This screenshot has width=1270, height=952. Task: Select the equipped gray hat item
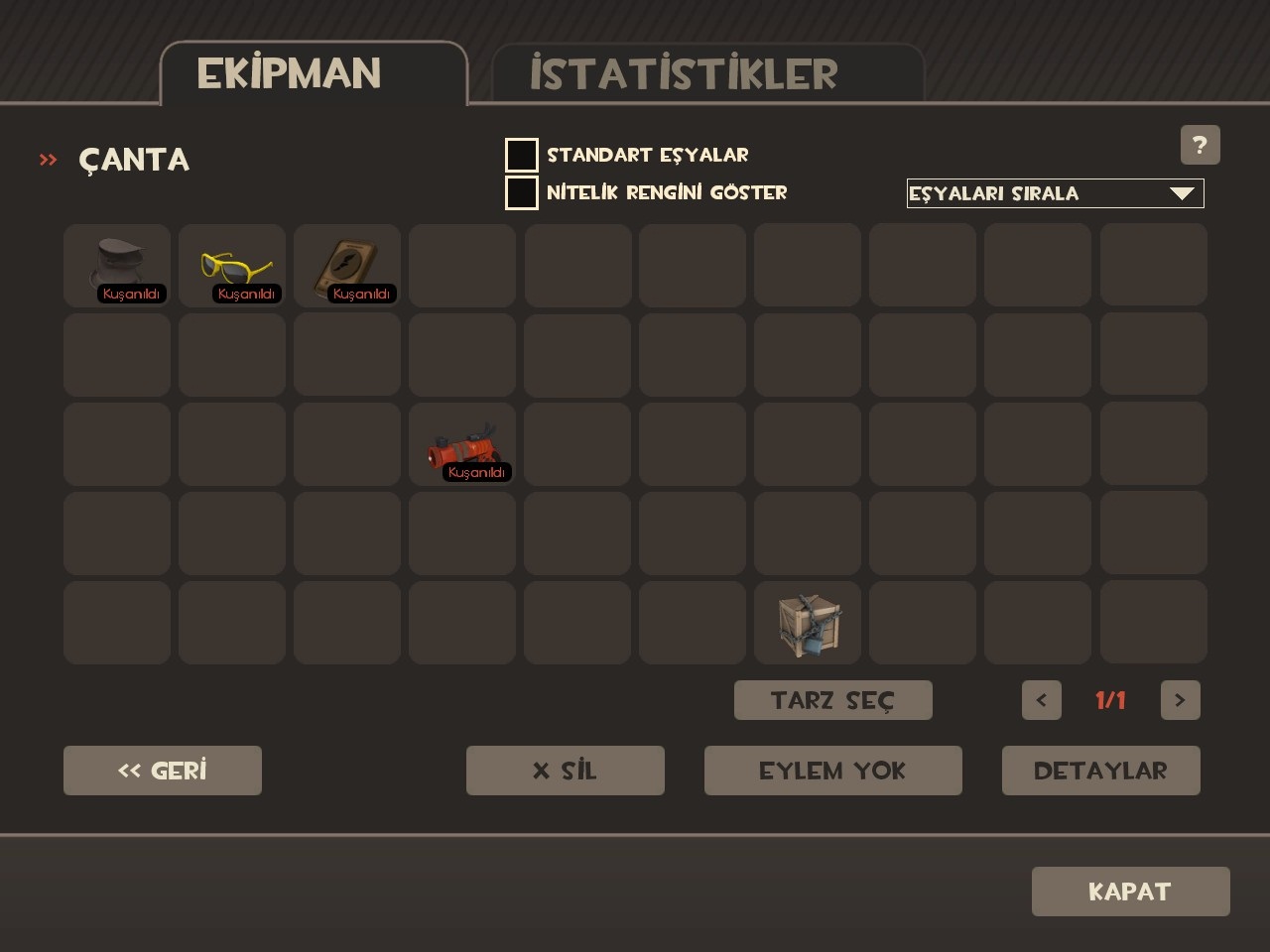coord(117,265)
